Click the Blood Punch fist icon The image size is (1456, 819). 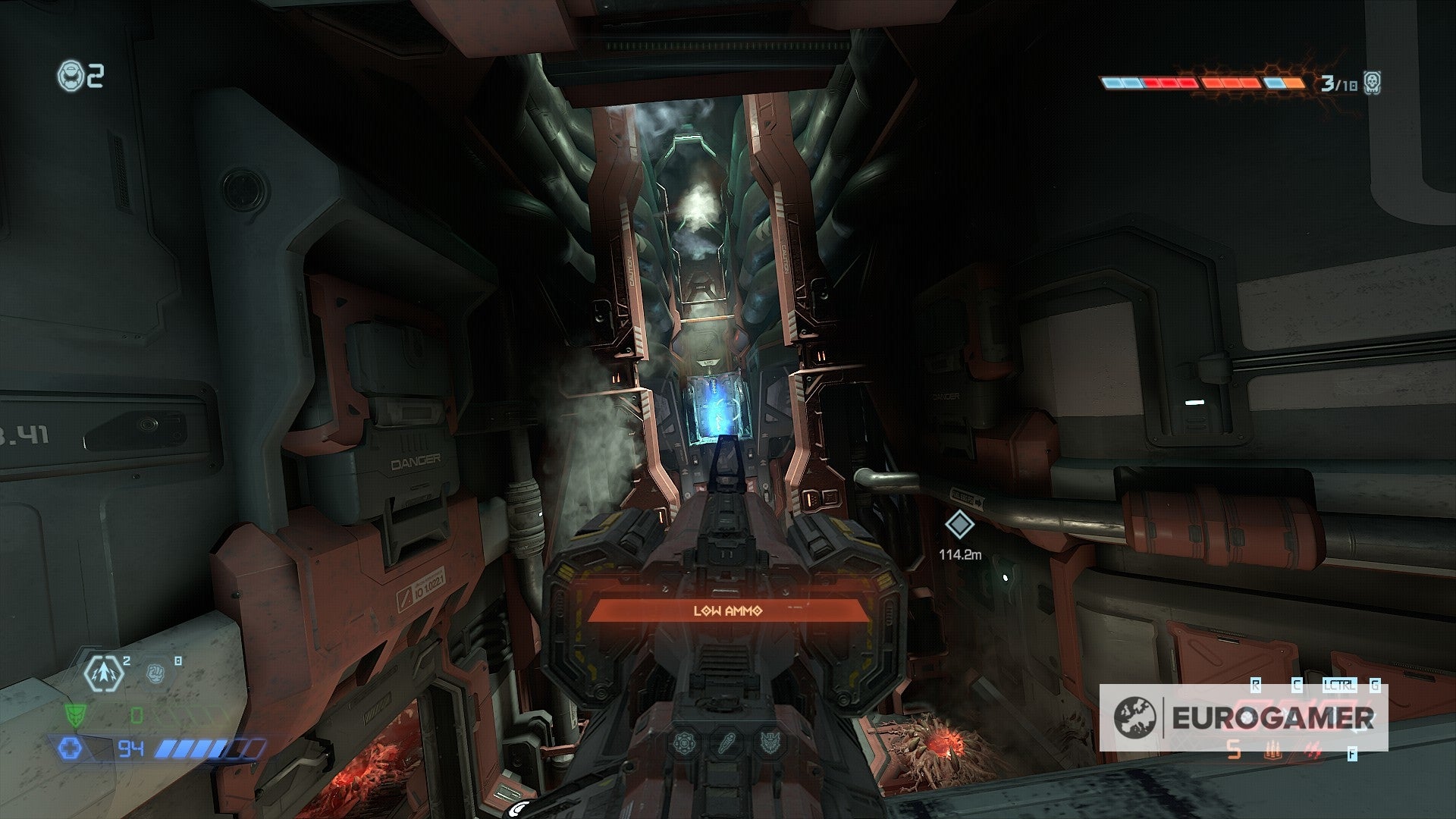coord(155,673)
